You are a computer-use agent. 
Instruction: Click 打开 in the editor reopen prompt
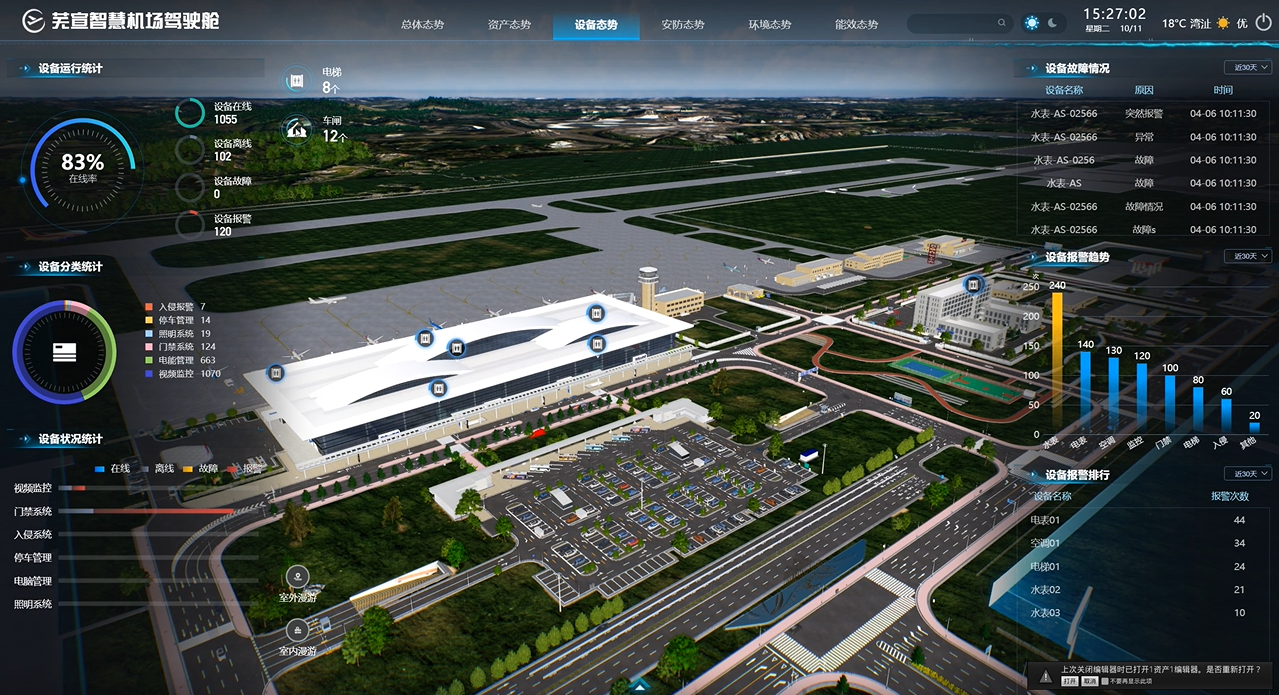pos(1070,681)
